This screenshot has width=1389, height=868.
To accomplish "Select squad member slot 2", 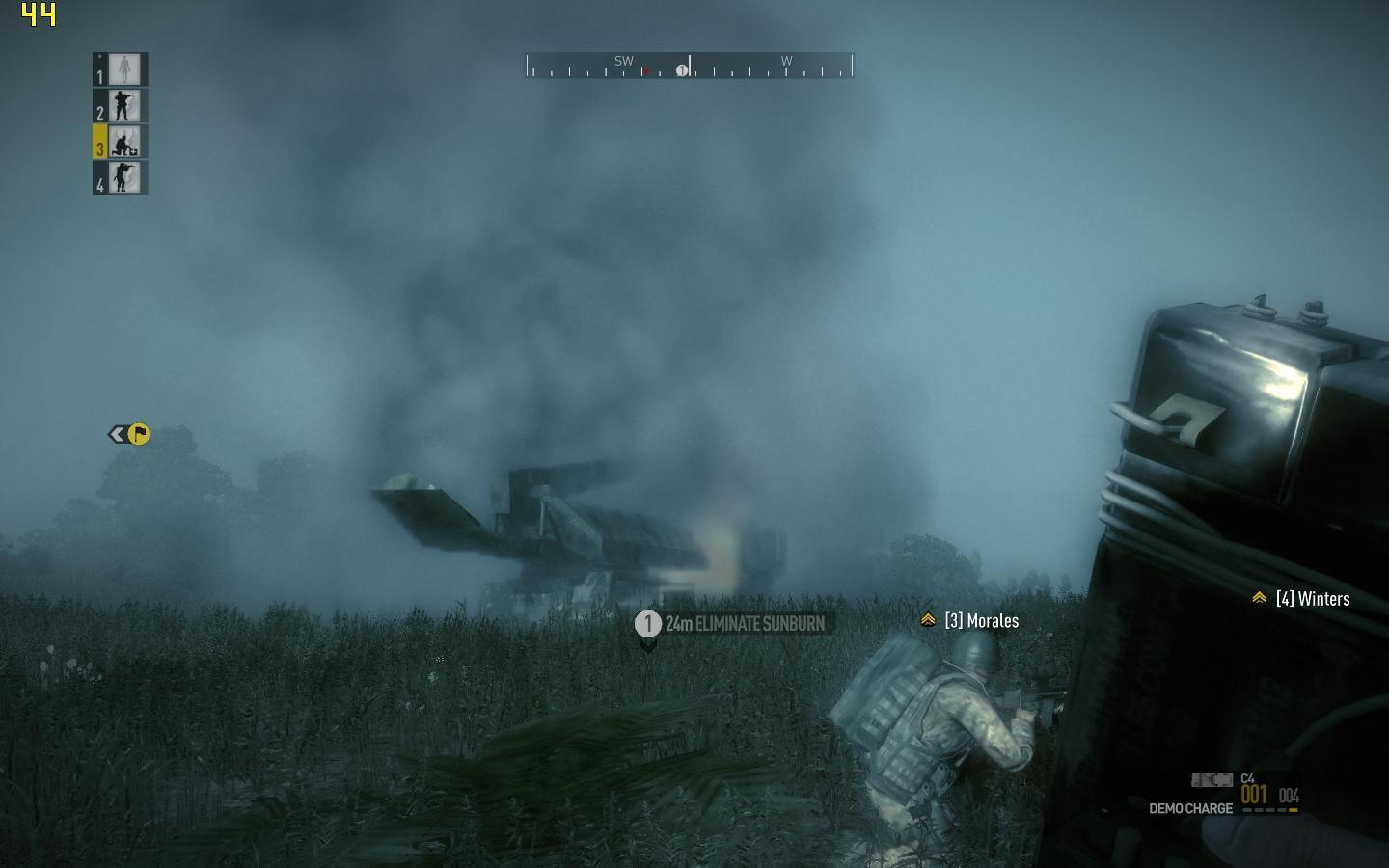I will [121, 106].
